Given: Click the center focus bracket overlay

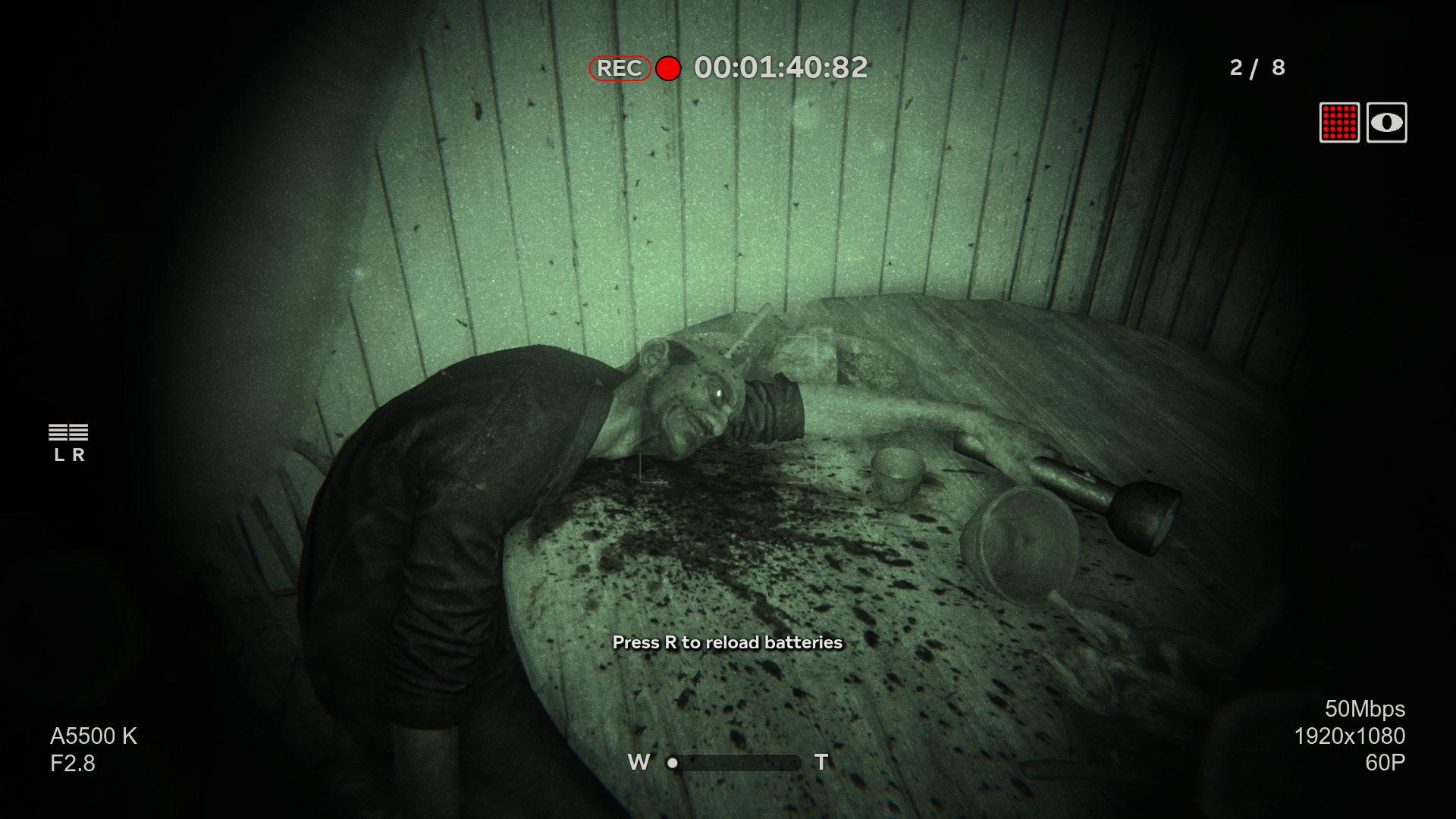Looking at the screenshot, I should (728, 409).
